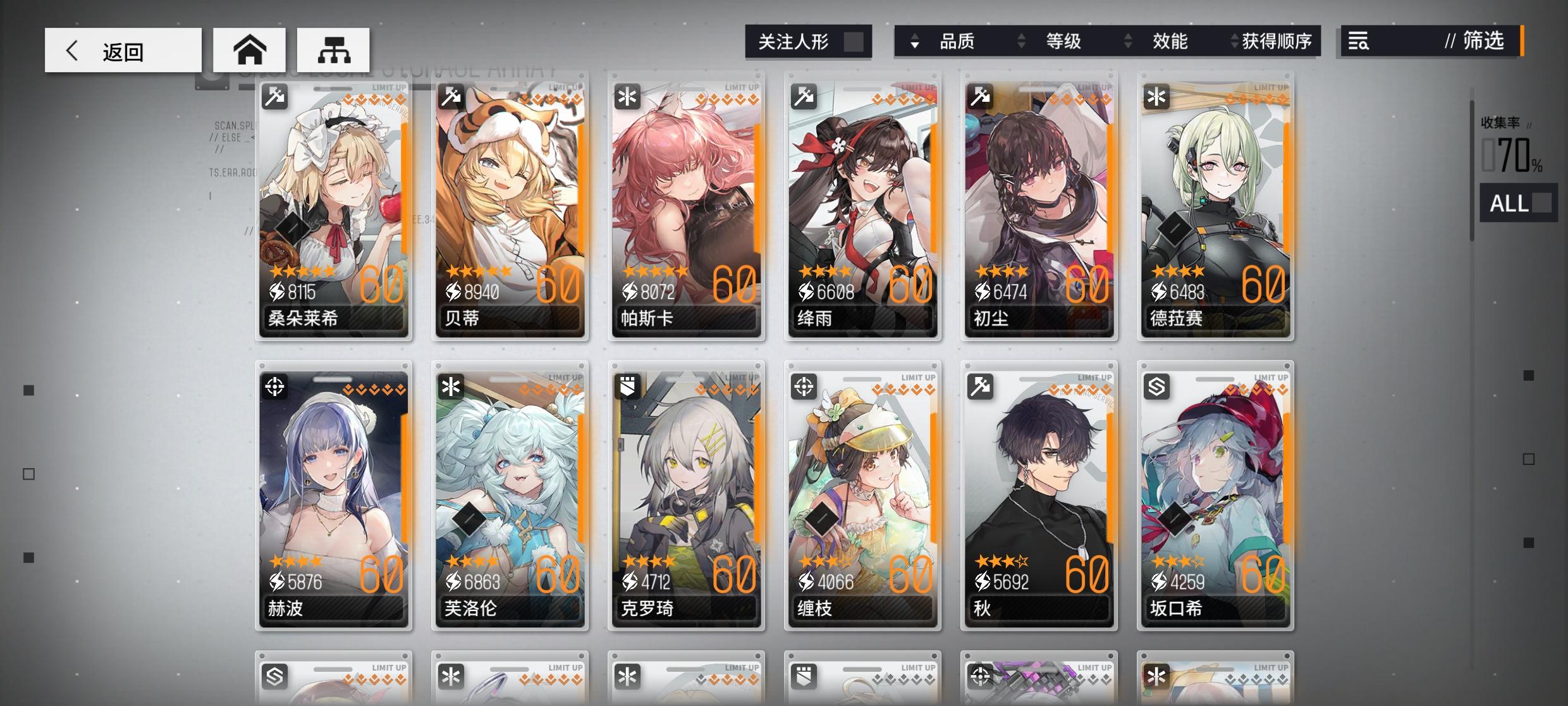Toggle the 关注人形 checkbox

(854, 42)
